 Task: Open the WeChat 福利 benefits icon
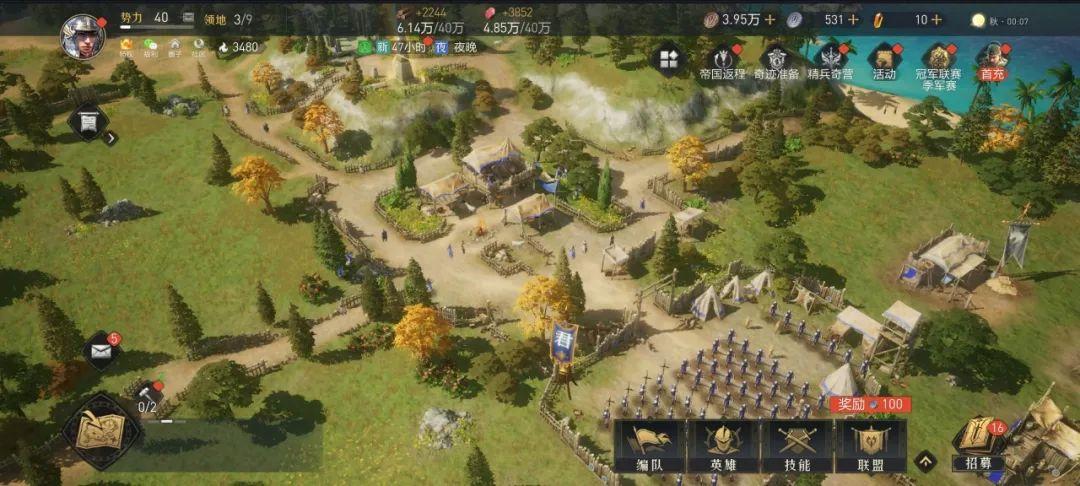(151, 47)
